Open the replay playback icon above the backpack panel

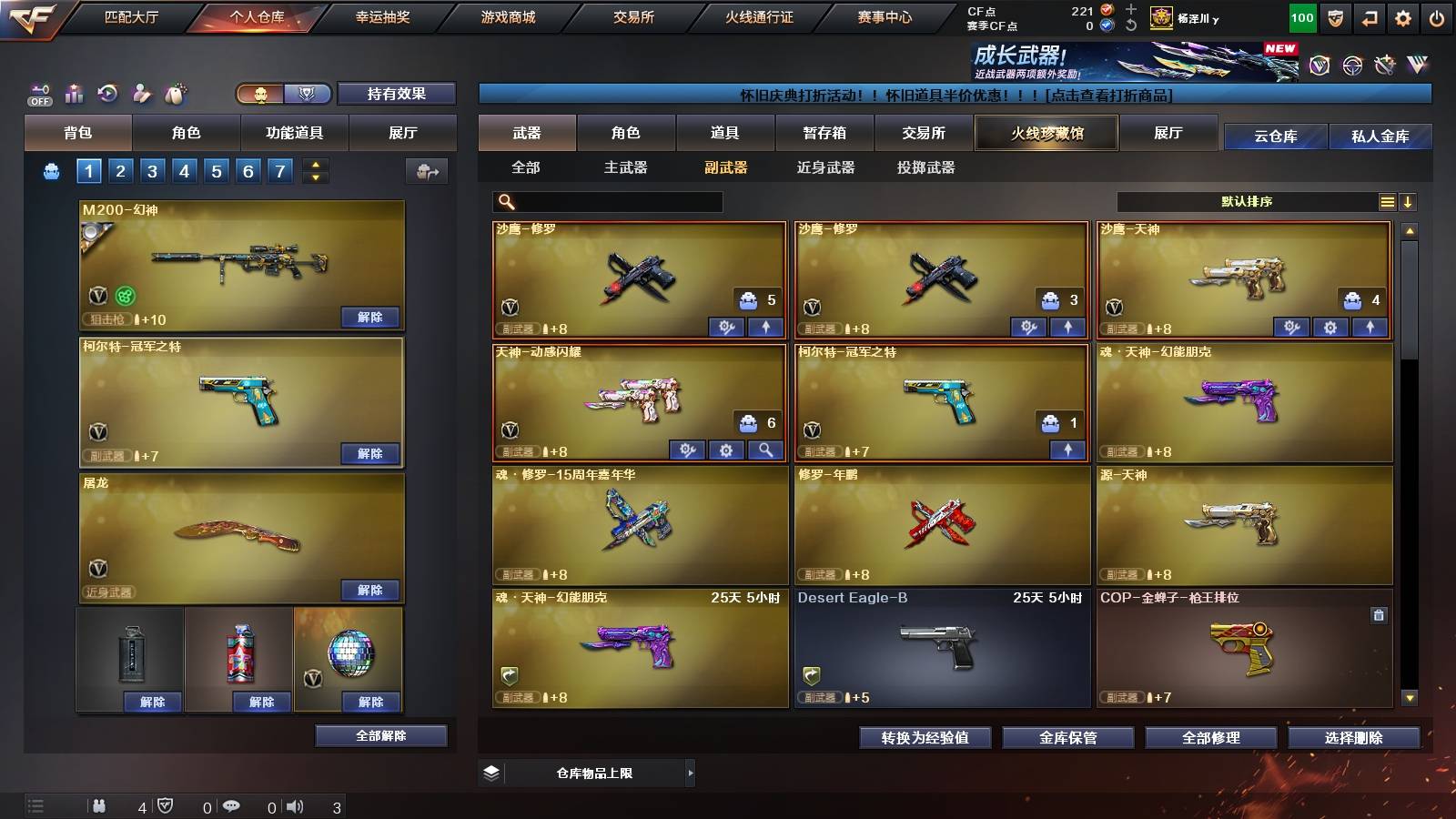coord(107,94)
